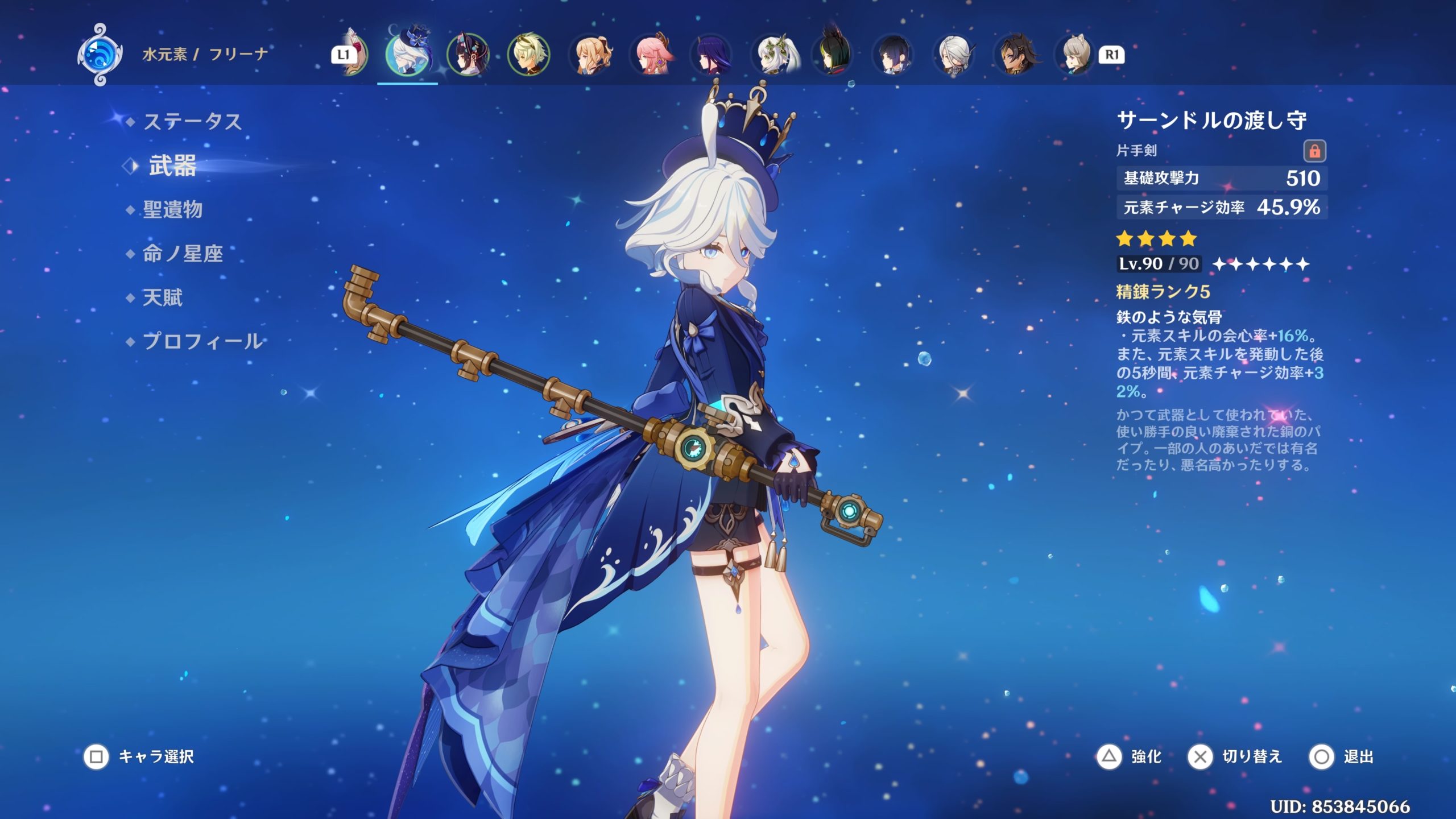Choose Albedo's portrait in the character bar
This screenshot has height=819, width=1456.
tap(529, 55)
